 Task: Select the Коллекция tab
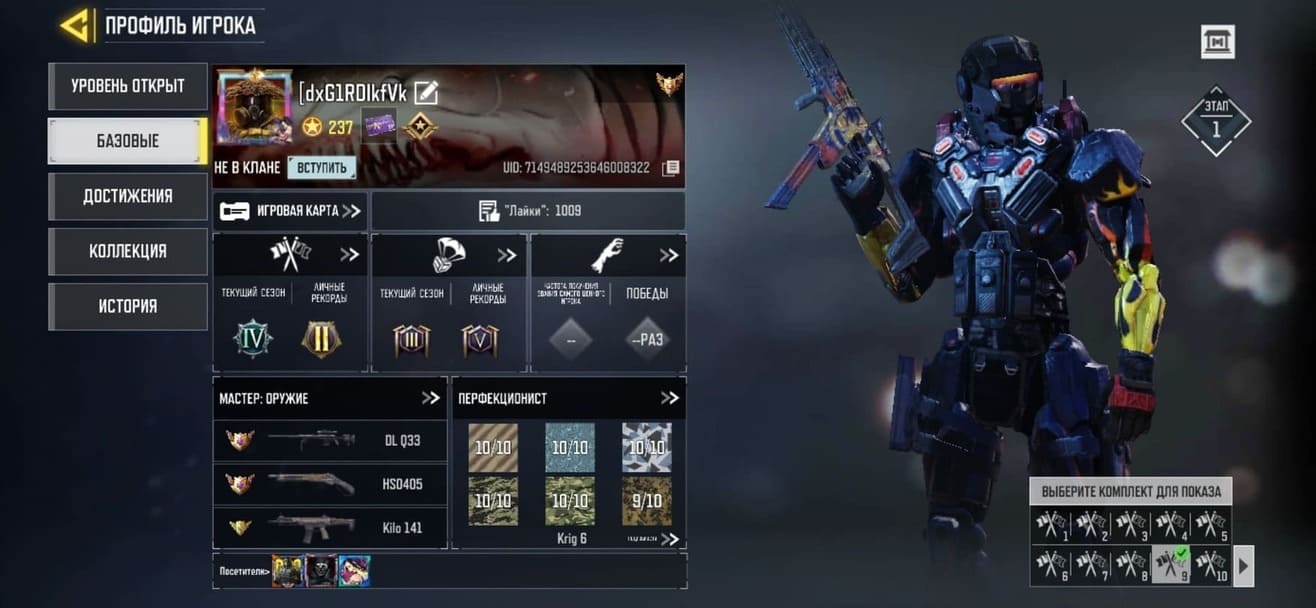[127, 251]
